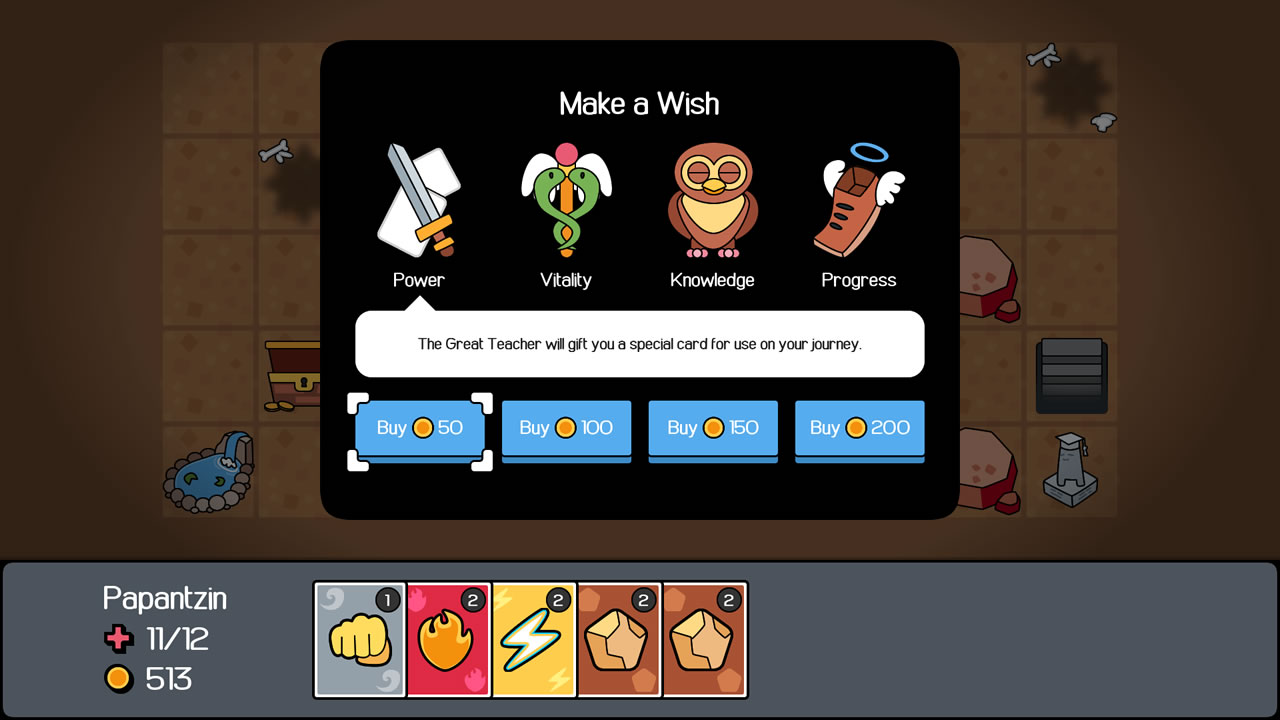Click the Great Teacher description tooltip
1280x720 pixels.
click(x=639, y=344)
